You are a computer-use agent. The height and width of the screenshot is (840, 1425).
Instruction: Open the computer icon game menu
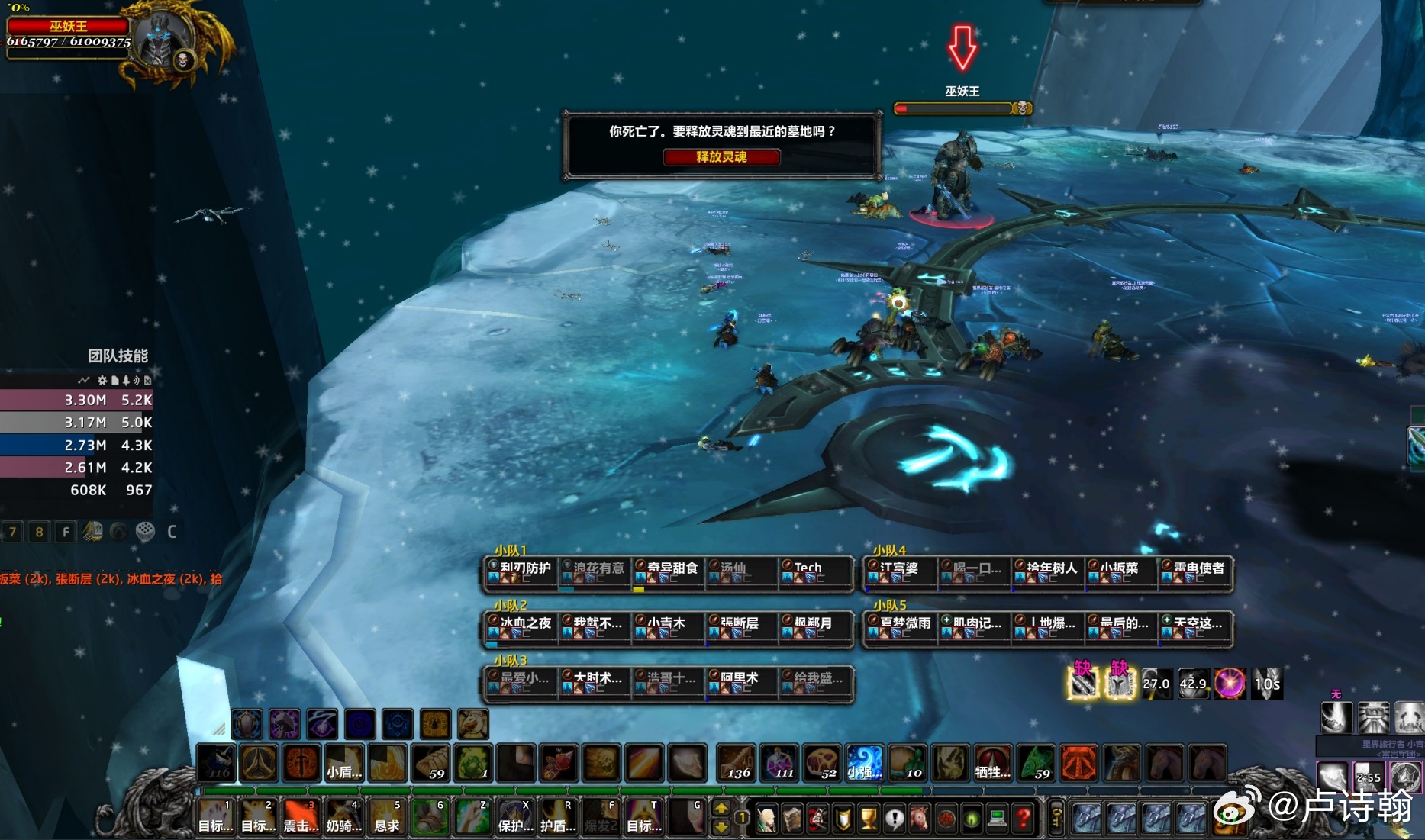997,819
